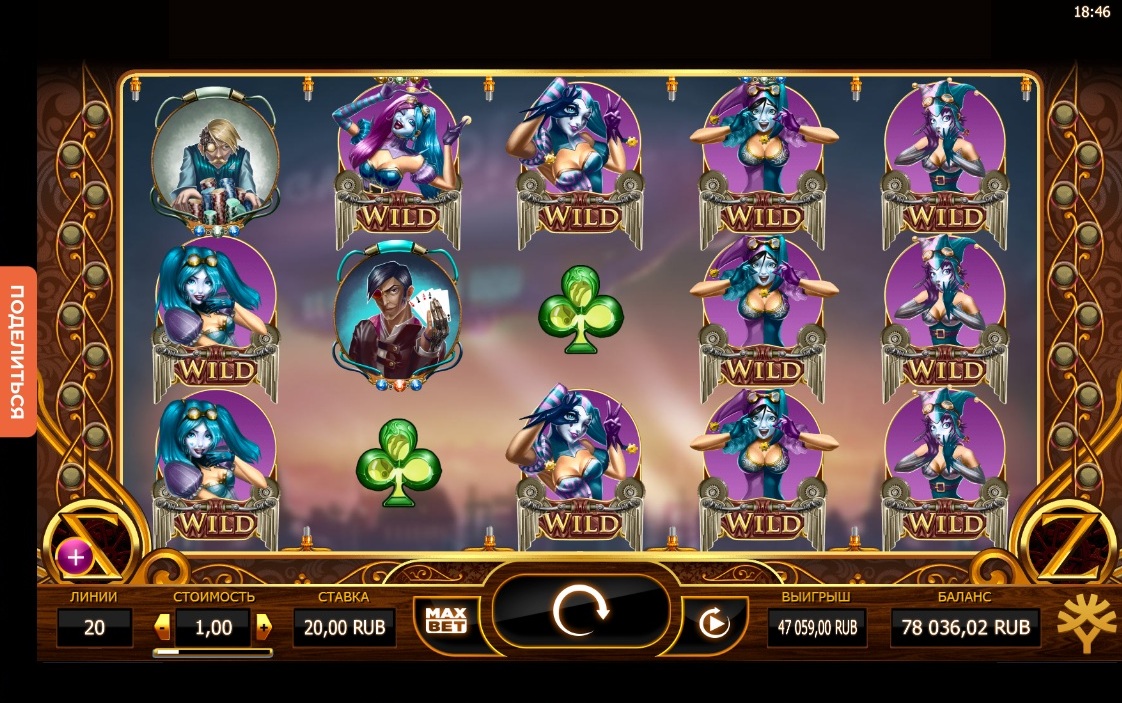Adjust the coin value slider under Стоимость
The width and height of the screenshot is (1122, 703).
click(212, 652)
